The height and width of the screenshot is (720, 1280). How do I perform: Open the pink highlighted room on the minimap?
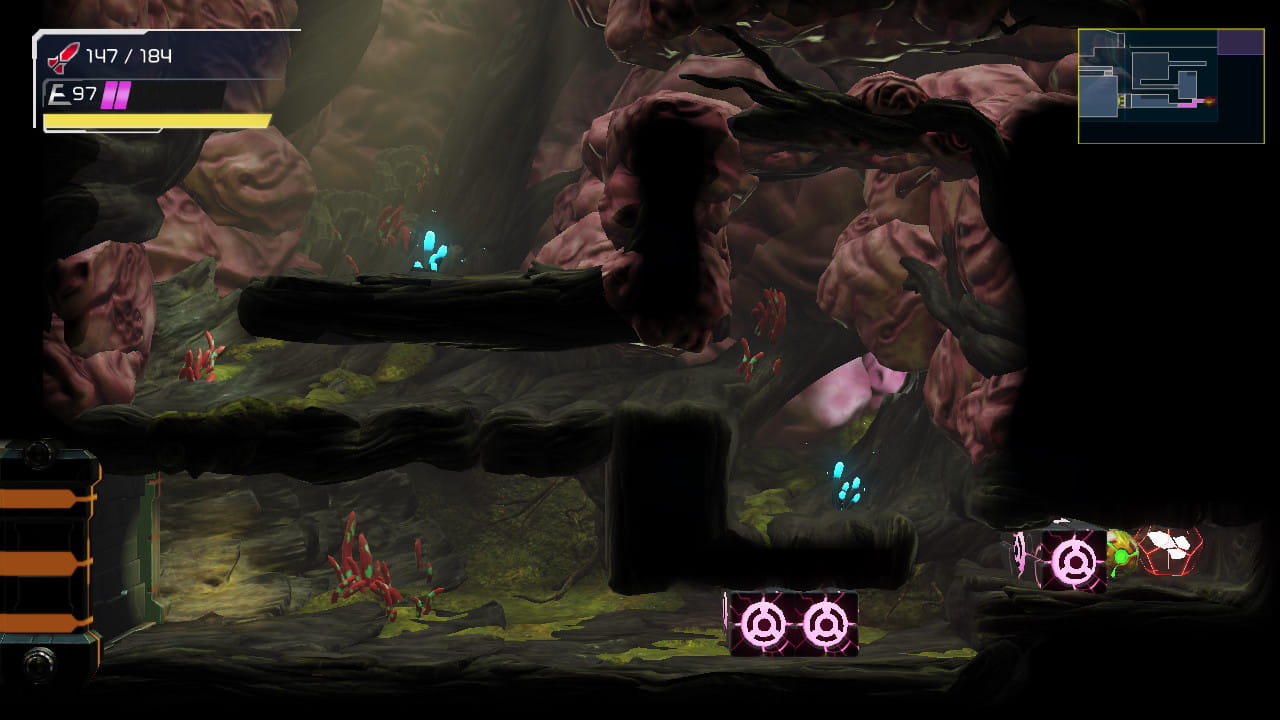pos(1186,104)
